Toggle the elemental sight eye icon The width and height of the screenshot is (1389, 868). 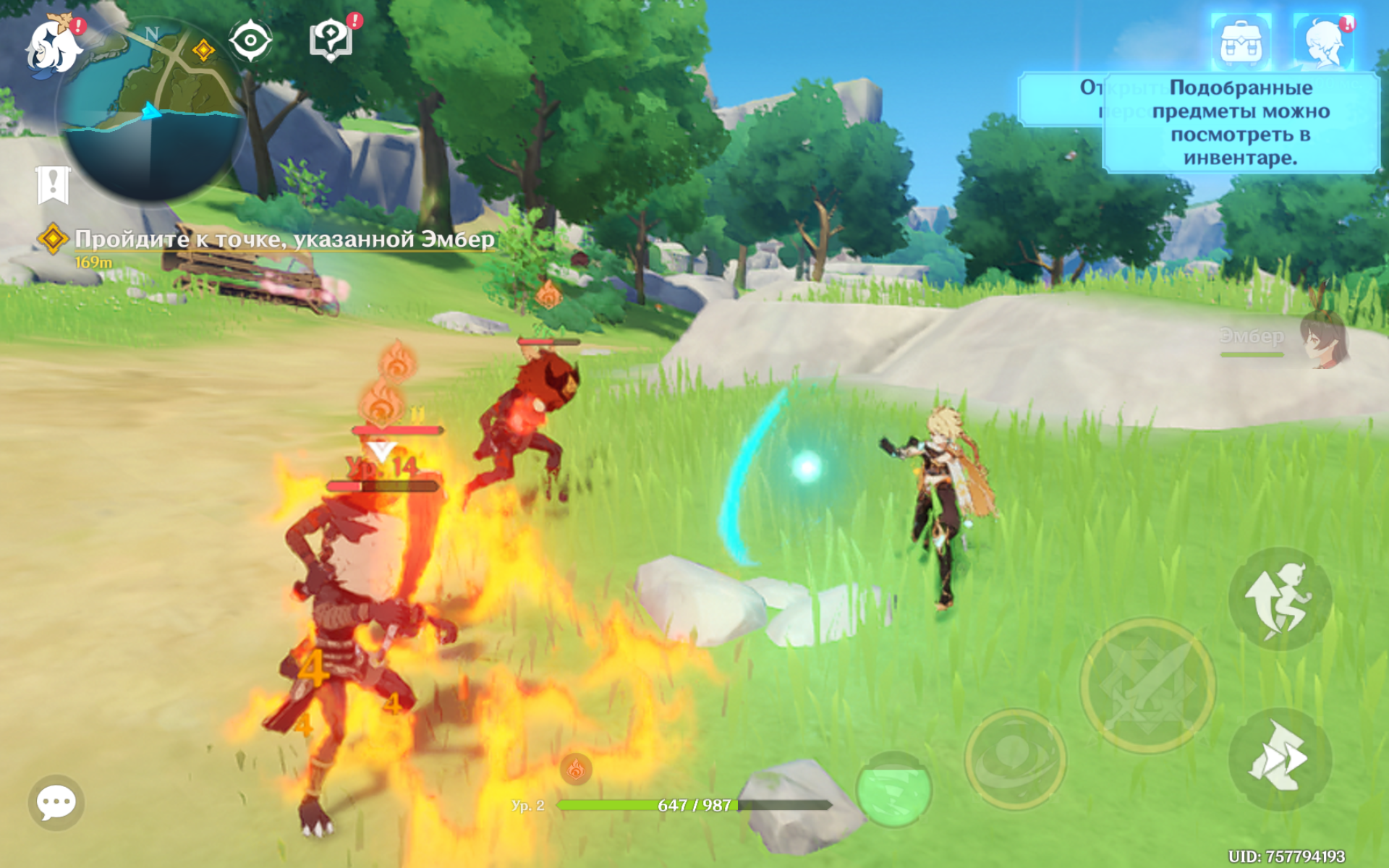[250, 41]
